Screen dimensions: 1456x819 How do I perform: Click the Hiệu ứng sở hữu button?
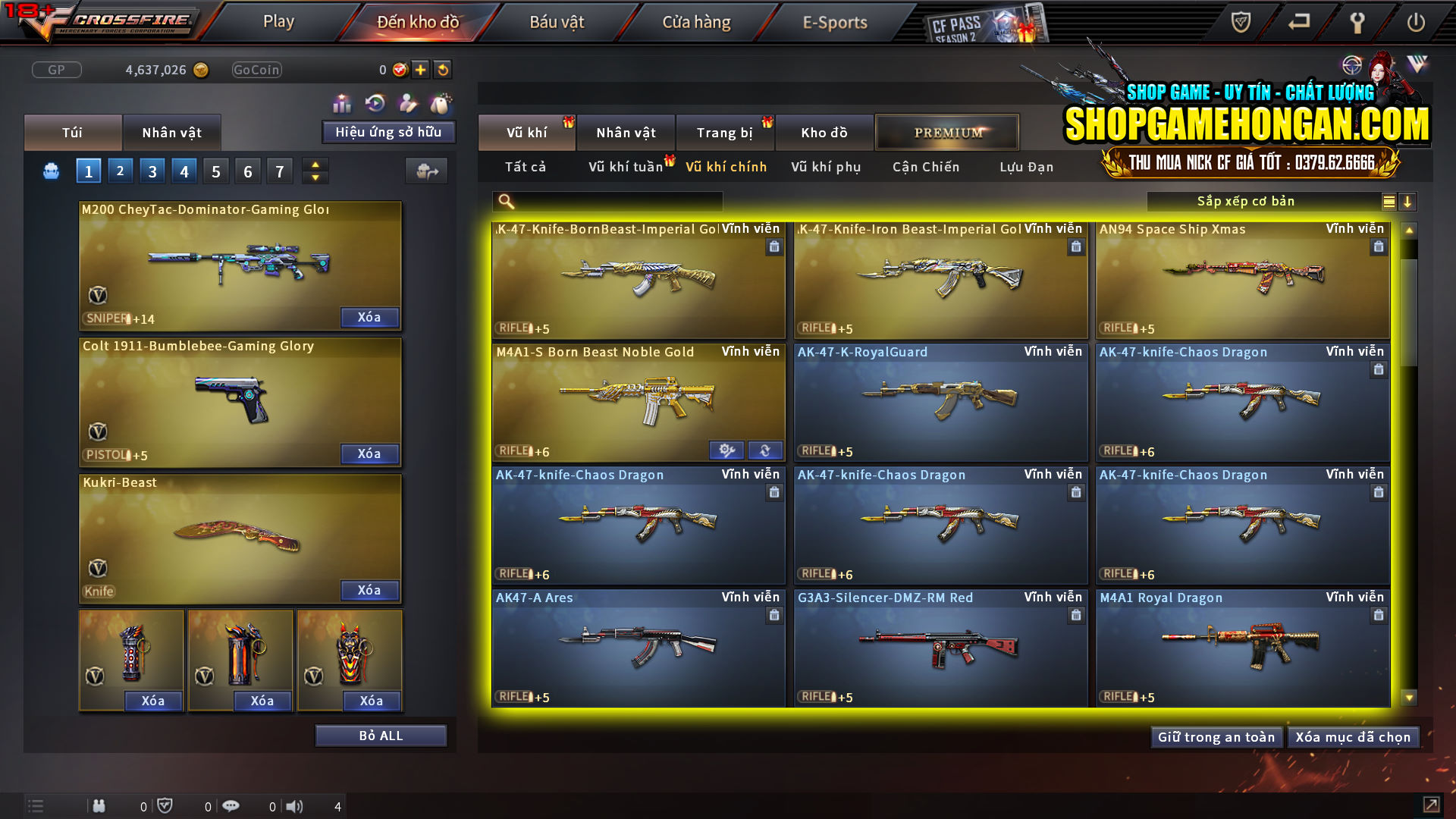click(x=388, y=132)
